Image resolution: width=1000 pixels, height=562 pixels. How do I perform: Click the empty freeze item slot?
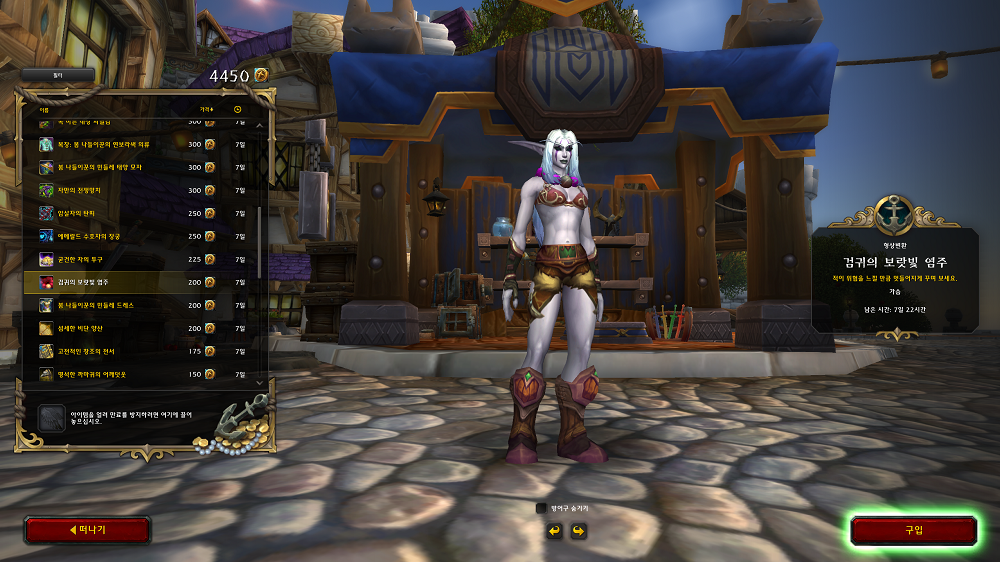click(x=51, y=417)
